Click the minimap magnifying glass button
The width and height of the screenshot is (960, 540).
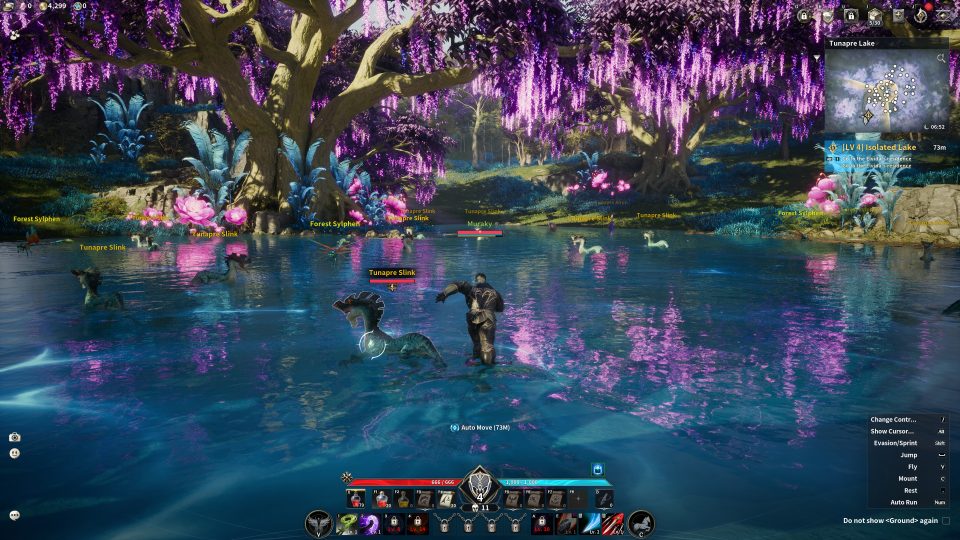[941, 59]
